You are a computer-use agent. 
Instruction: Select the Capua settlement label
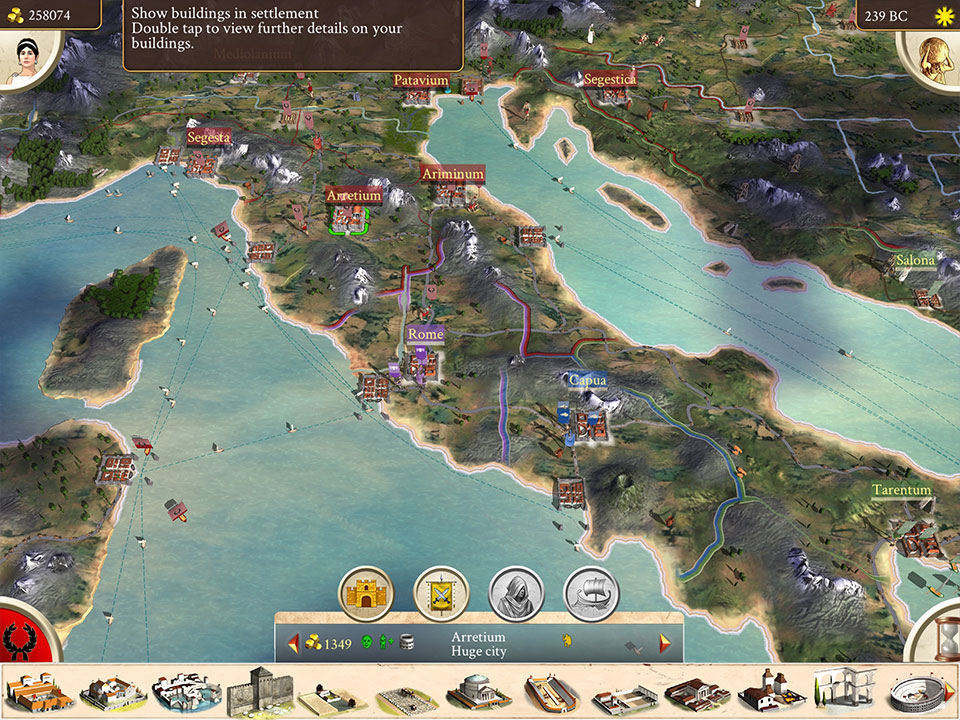click(x=587, y=380)
